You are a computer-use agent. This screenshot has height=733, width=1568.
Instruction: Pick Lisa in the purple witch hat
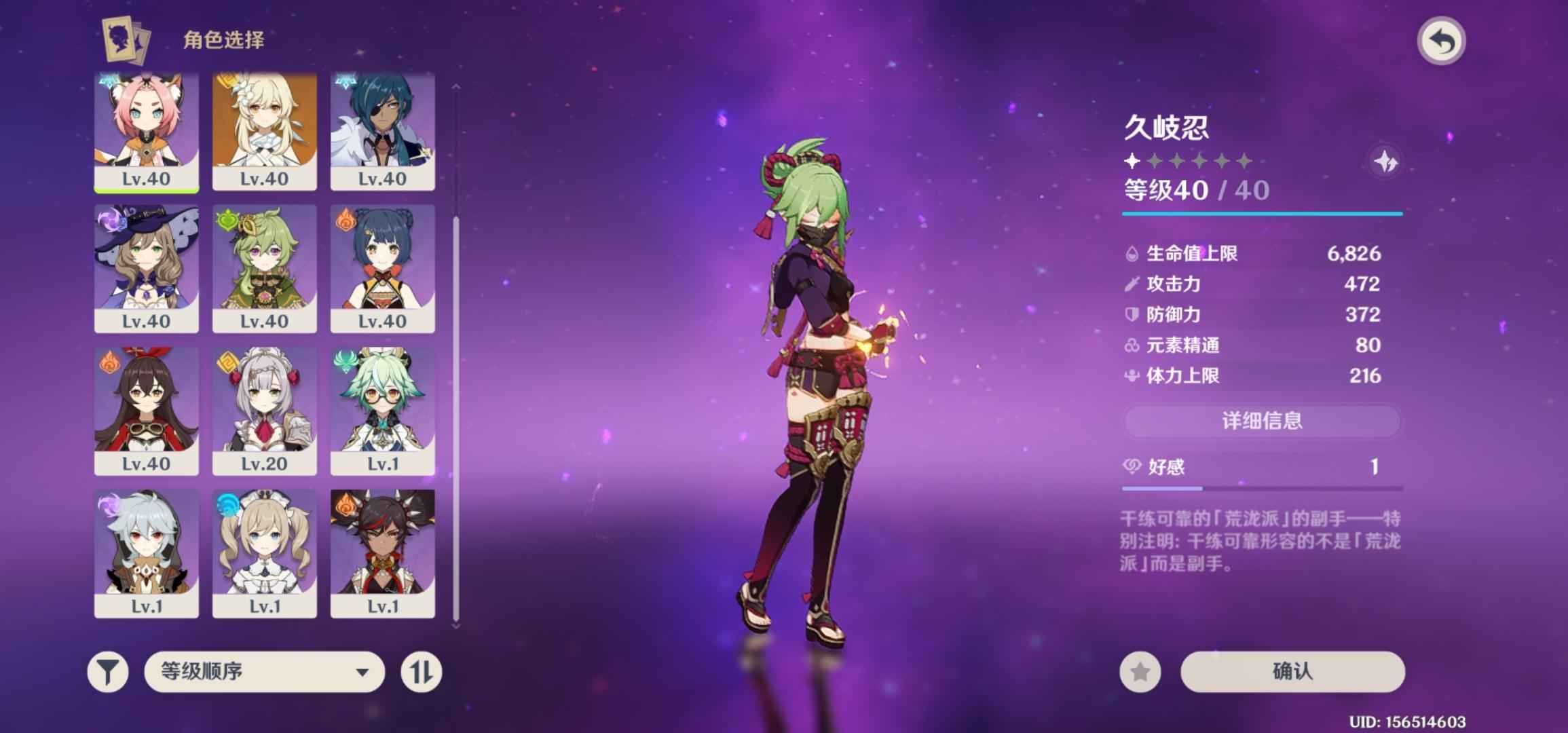pos(147,269)
